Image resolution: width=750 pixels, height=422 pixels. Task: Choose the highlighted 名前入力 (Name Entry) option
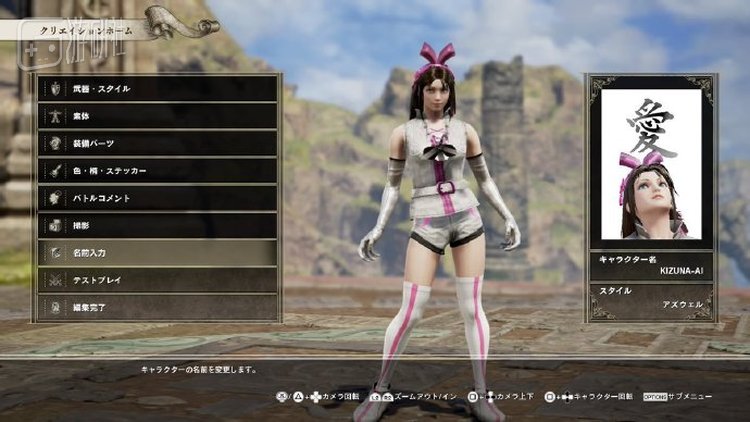click(x=157, y=253)
